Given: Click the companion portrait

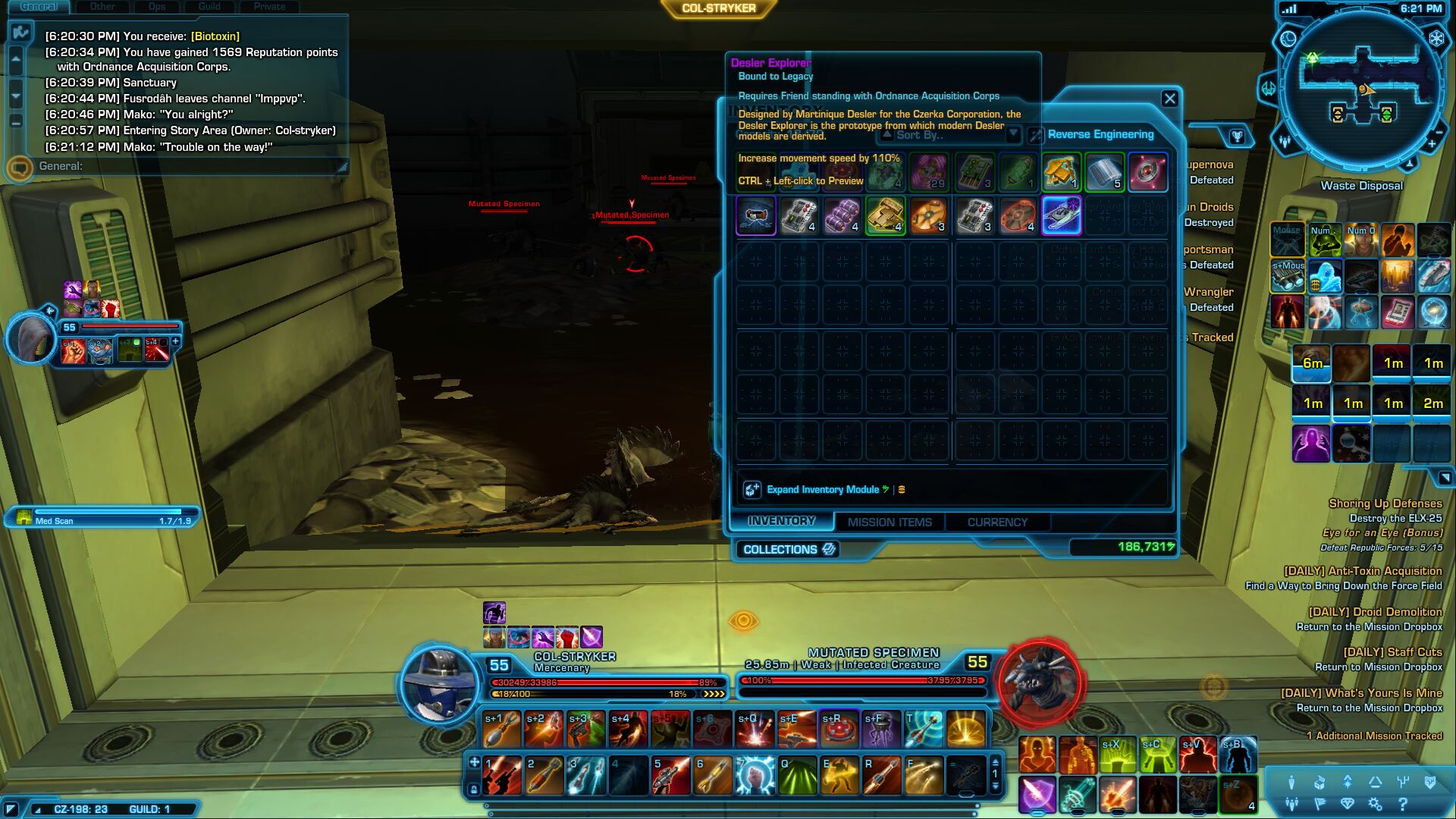Looking at the screenshot, I should 32,339.
